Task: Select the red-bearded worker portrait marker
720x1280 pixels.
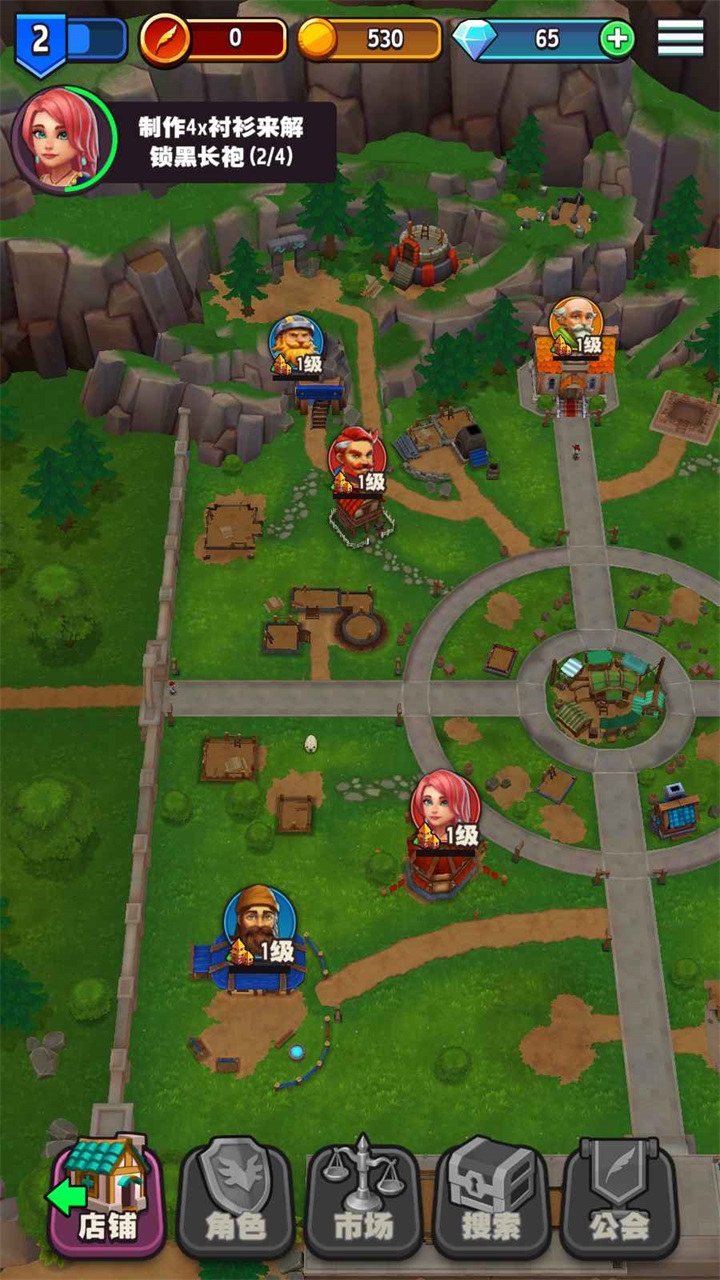Action: coord(357,458)
